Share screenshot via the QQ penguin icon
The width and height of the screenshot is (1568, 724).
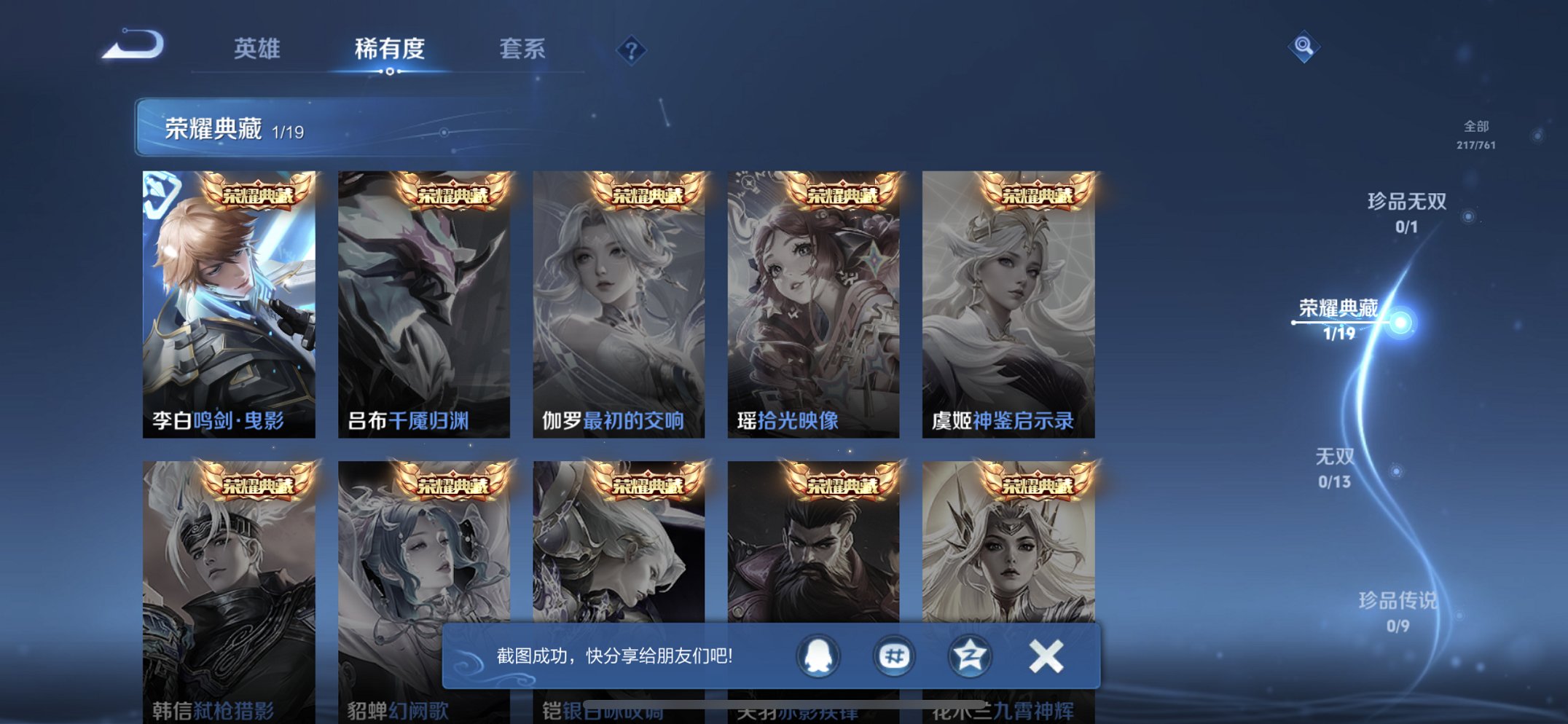(820, 656)
